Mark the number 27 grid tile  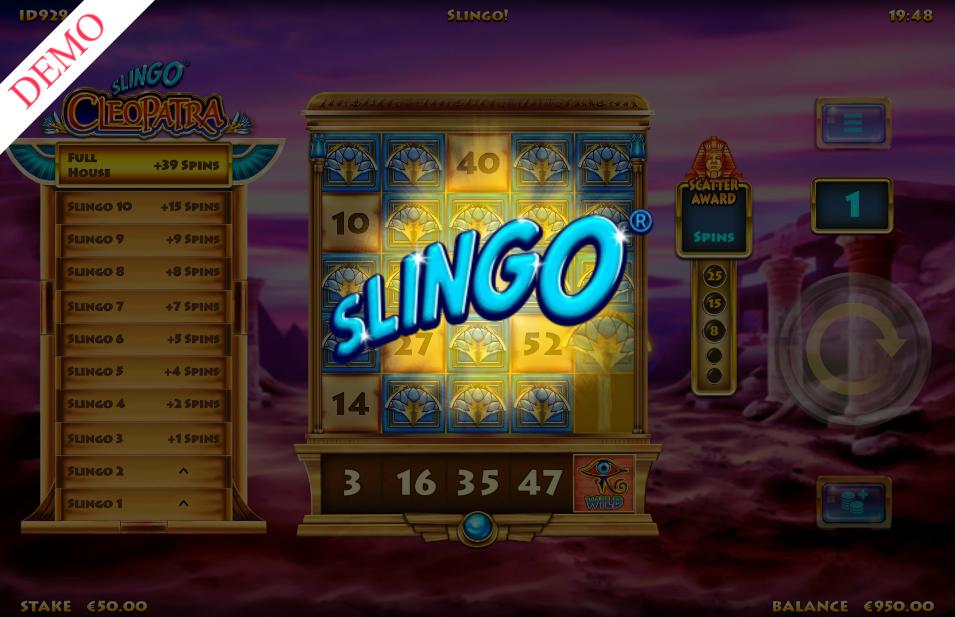pyautogui.click(x=413, y=345)
